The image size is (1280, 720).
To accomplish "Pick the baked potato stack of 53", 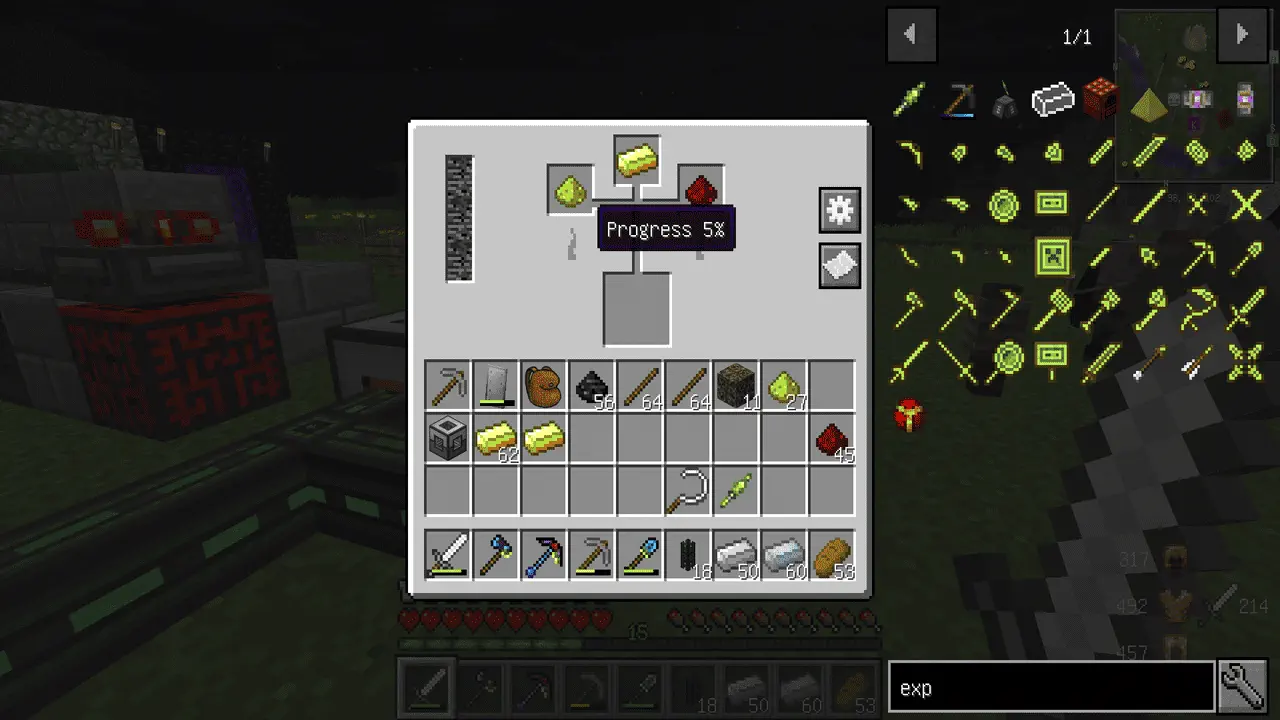I will [x=832, y=556].
